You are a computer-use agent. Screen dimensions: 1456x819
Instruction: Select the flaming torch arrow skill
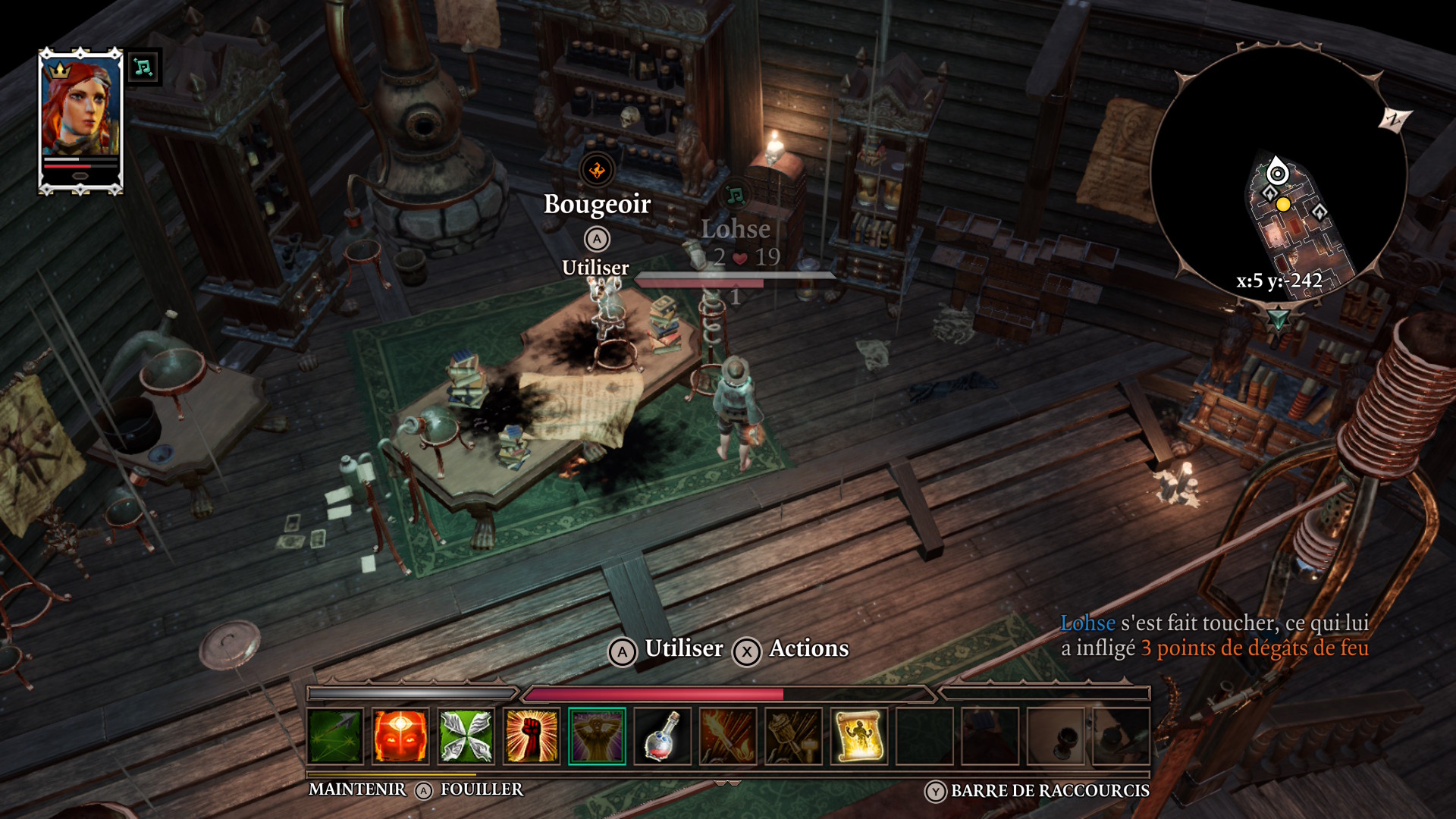click(x=728, y=736)
